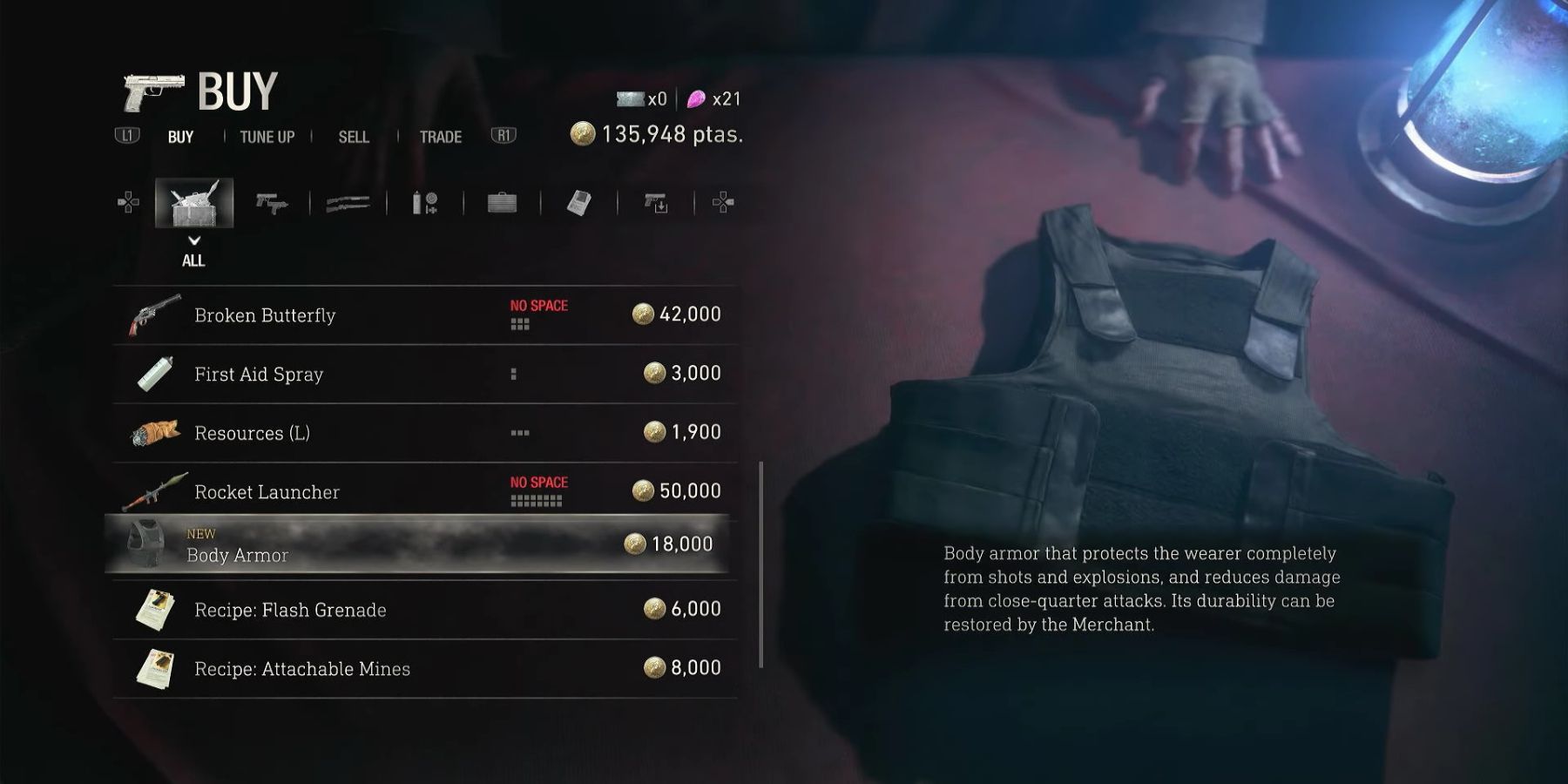Open the weapon stock category filter
The image size is (1568, 784).
click(654, 202)
